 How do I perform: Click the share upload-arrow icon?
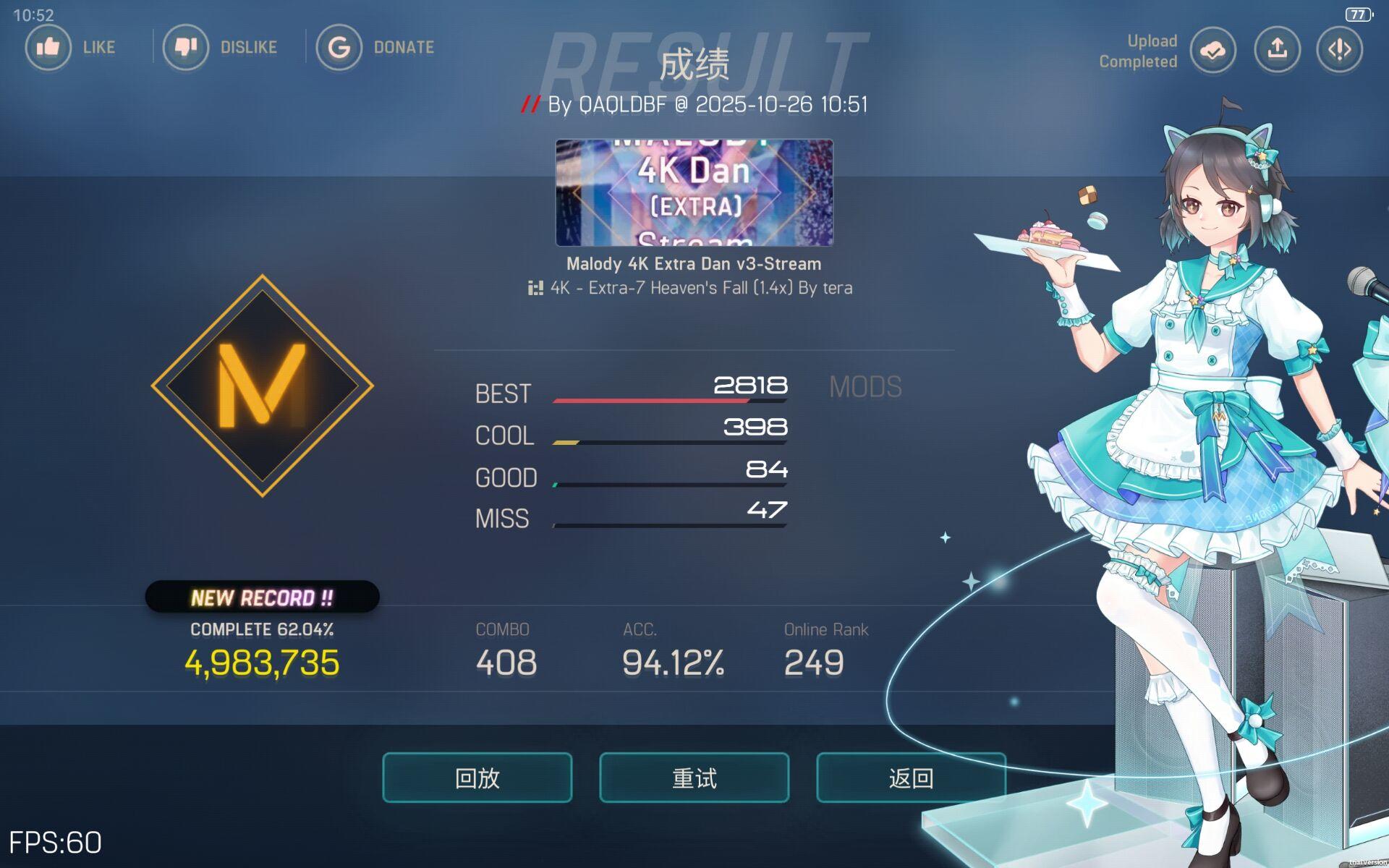(1277, 49)
